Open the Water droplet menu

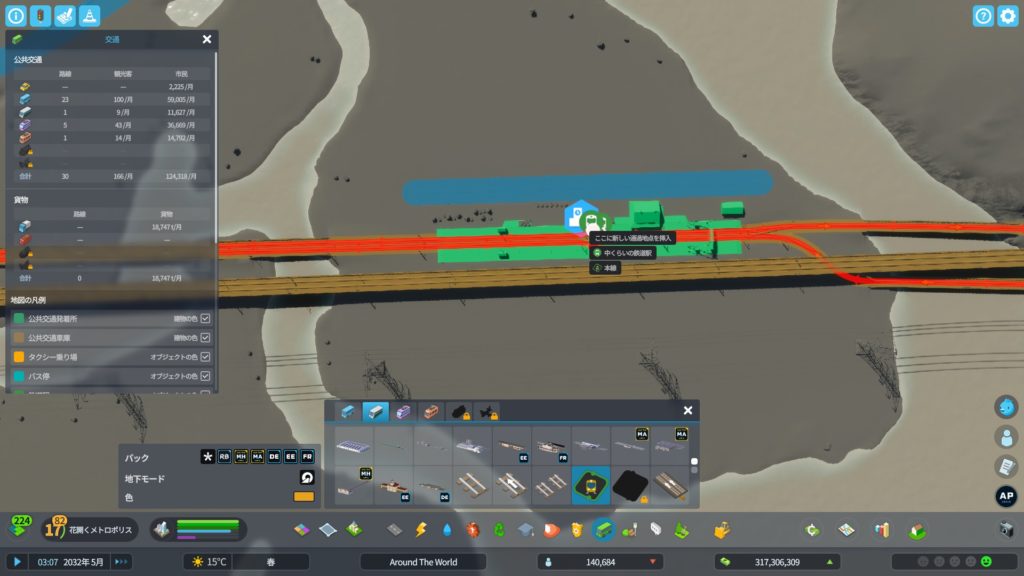coord(447,529)
